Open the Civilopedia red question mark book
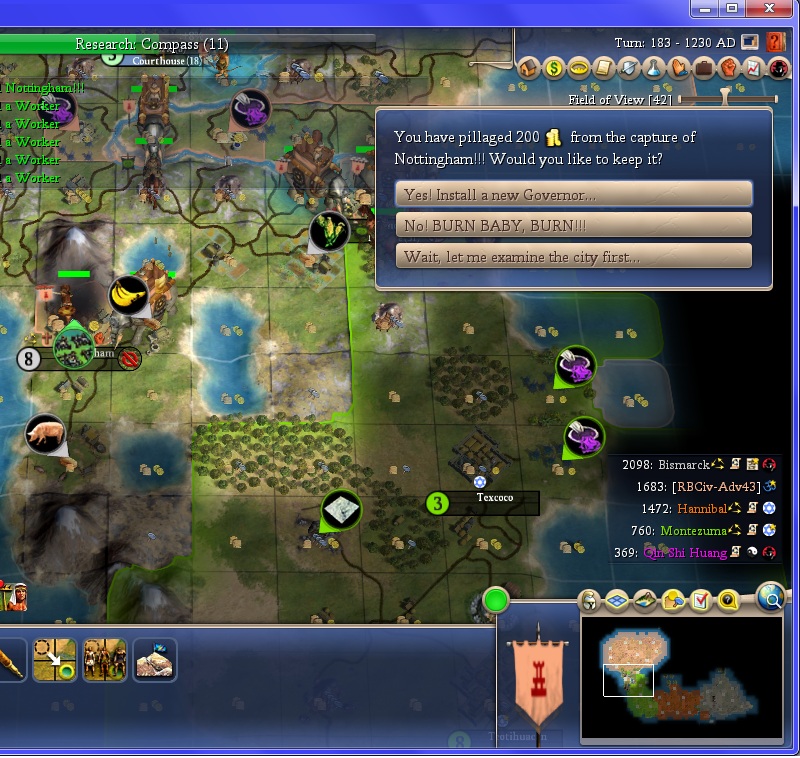800x758 pixels. coord(775,43)
